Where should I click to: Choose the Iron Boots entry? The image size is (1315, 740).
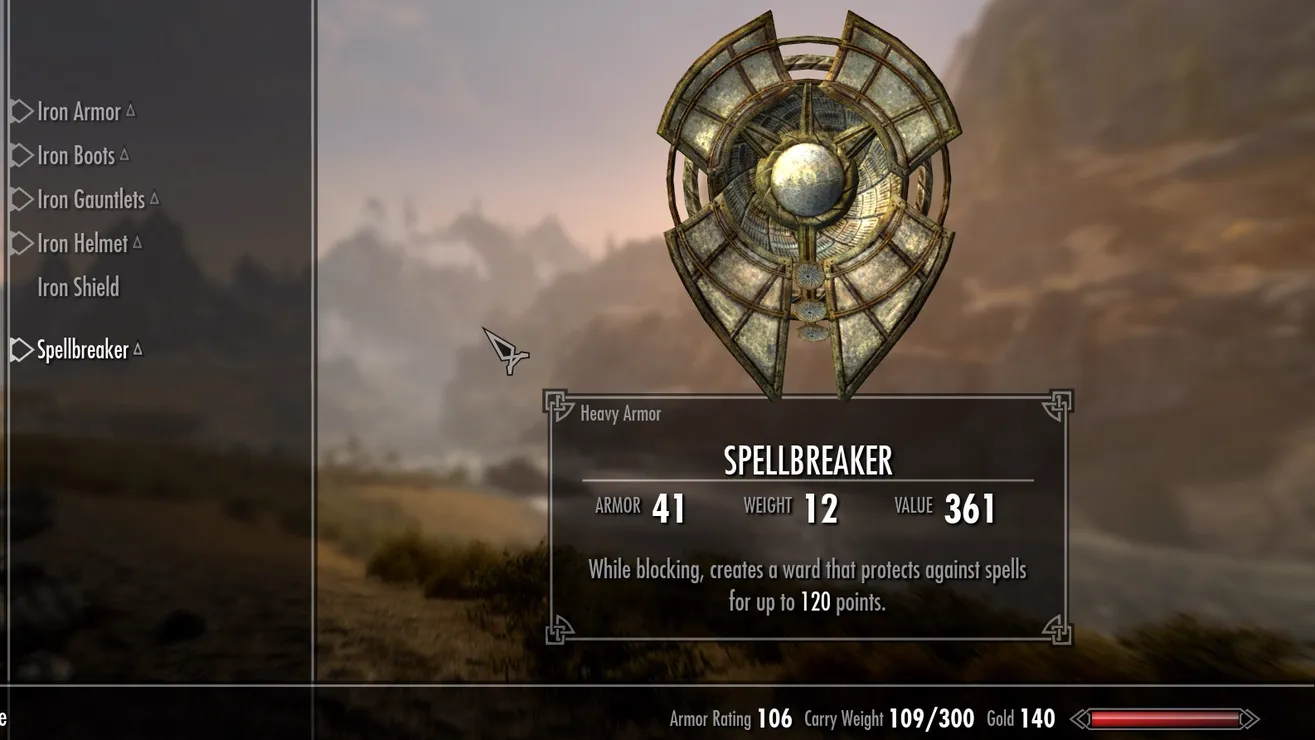(76, 156)
